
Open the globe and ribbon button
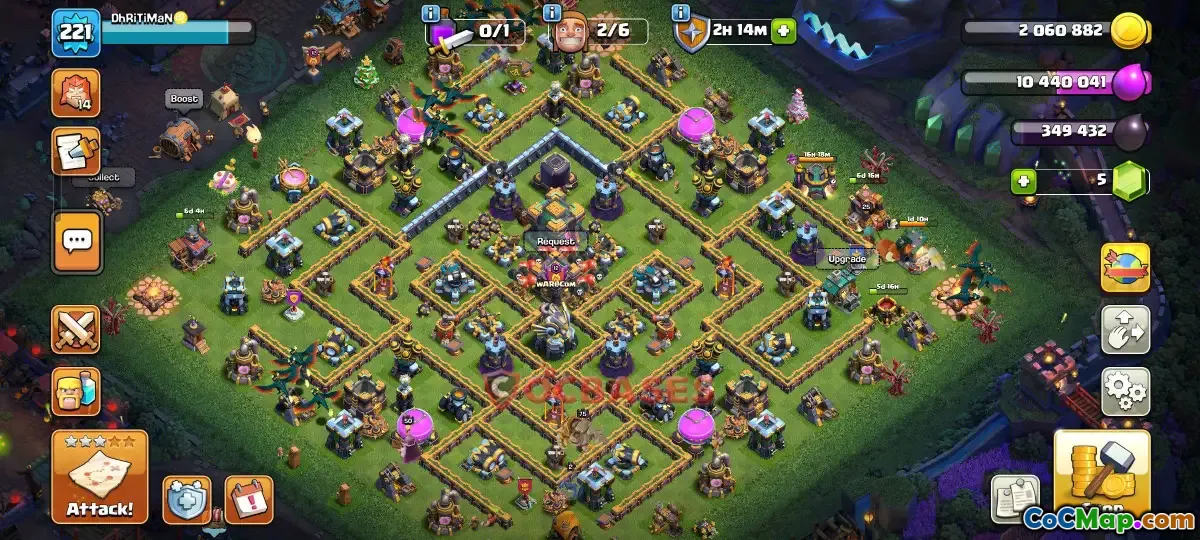click(x=1125, y=268)
